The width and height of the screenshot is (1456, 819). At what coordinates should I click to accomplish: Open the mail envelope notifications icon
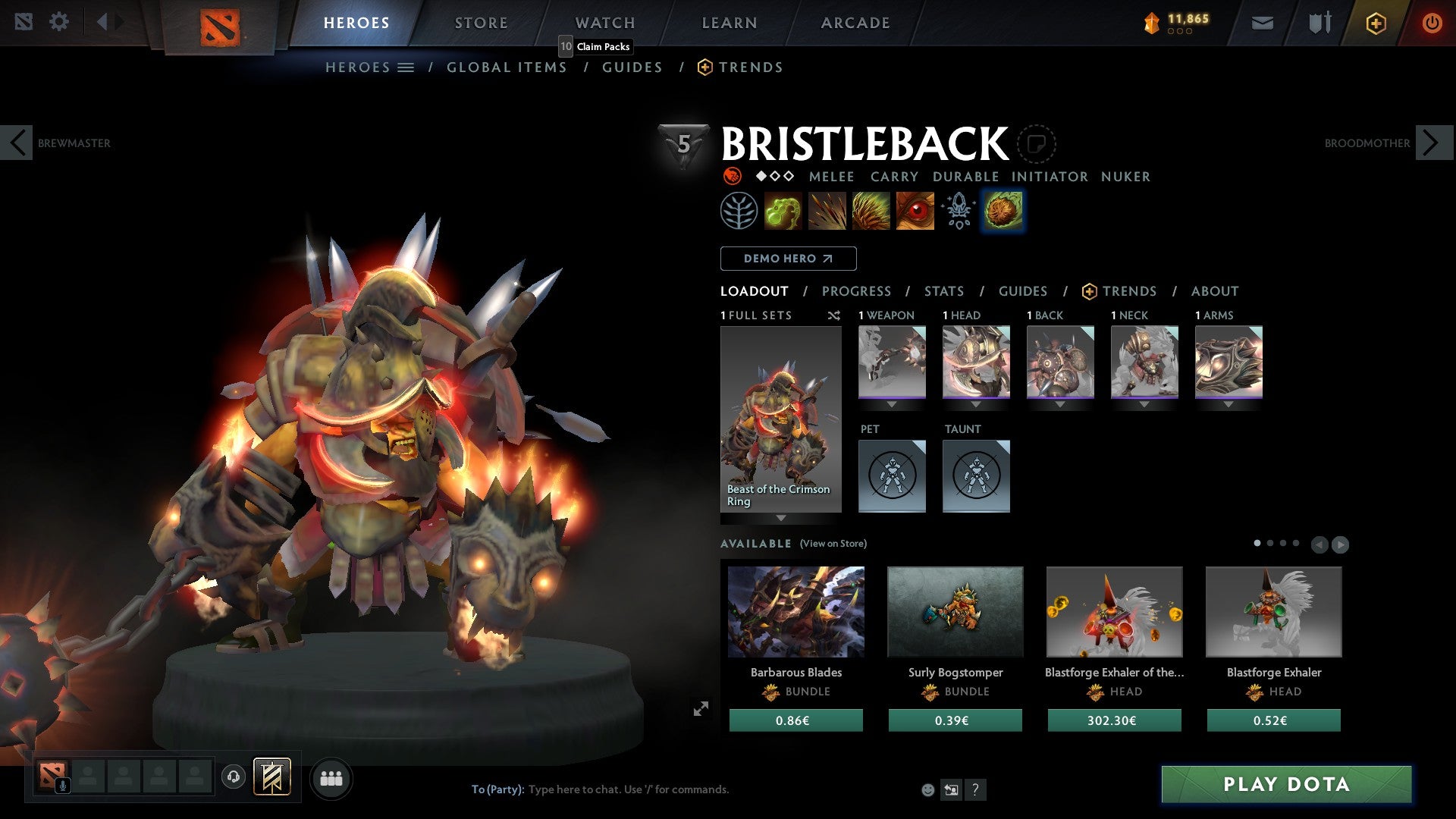pyautogui.click(x=1263, y=23)
